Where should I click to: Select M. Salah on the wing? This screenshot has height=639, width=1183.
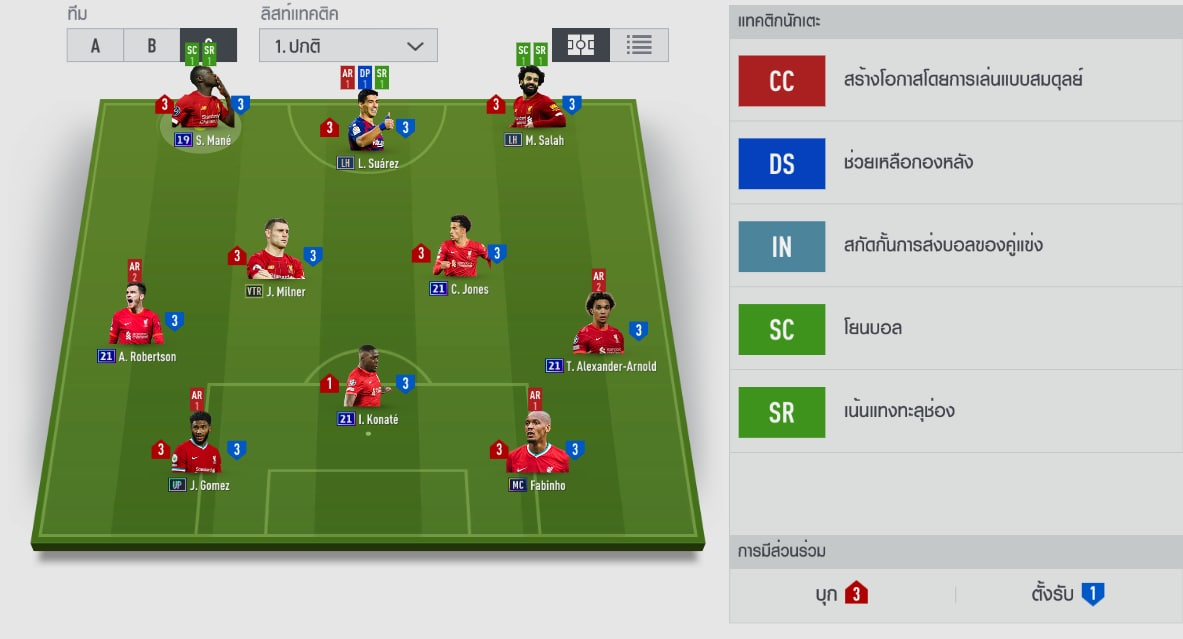click(537, 104)
